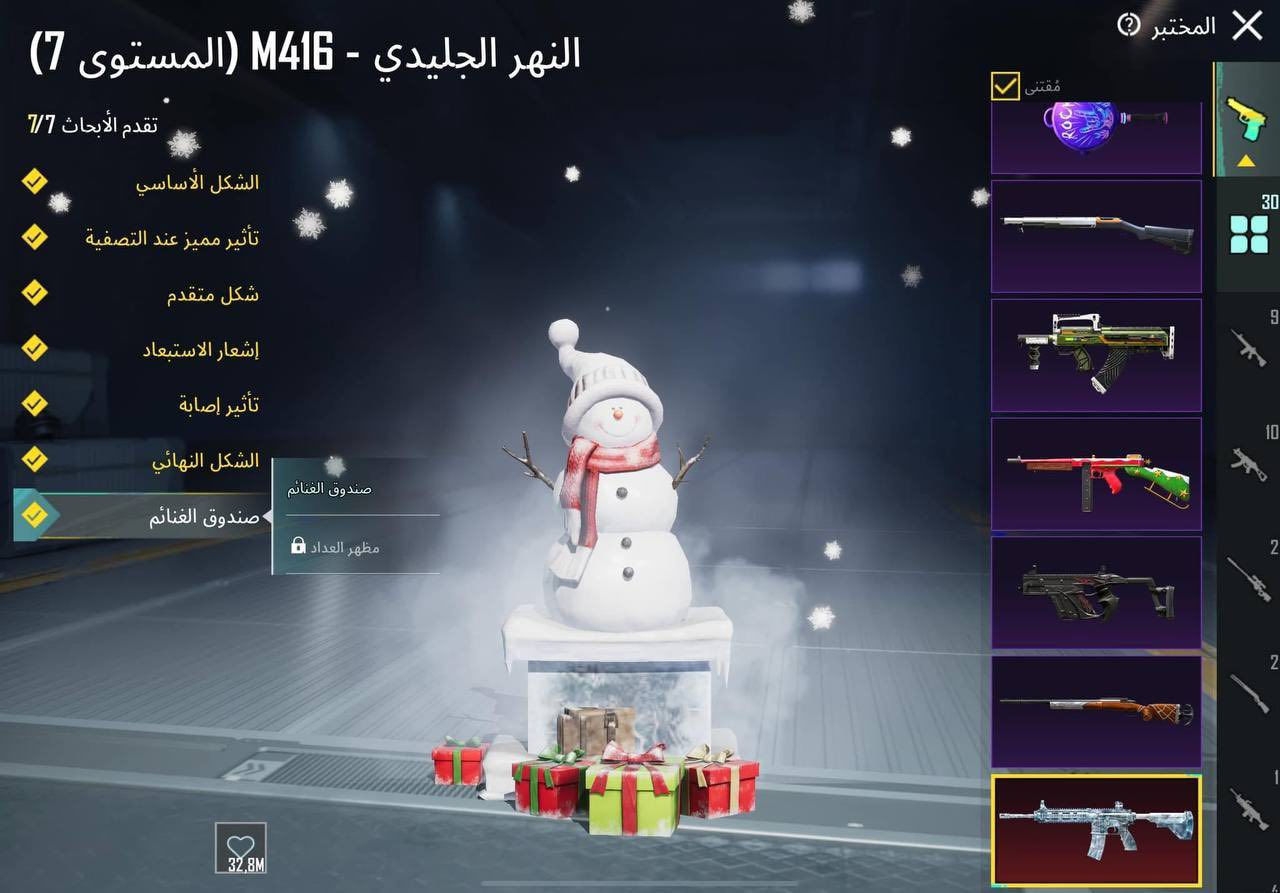The height and width of the screenshot is (893, 1280).
Task: Toggle the الشكل الأساسي completed badge
Action: tap(34, 181)
